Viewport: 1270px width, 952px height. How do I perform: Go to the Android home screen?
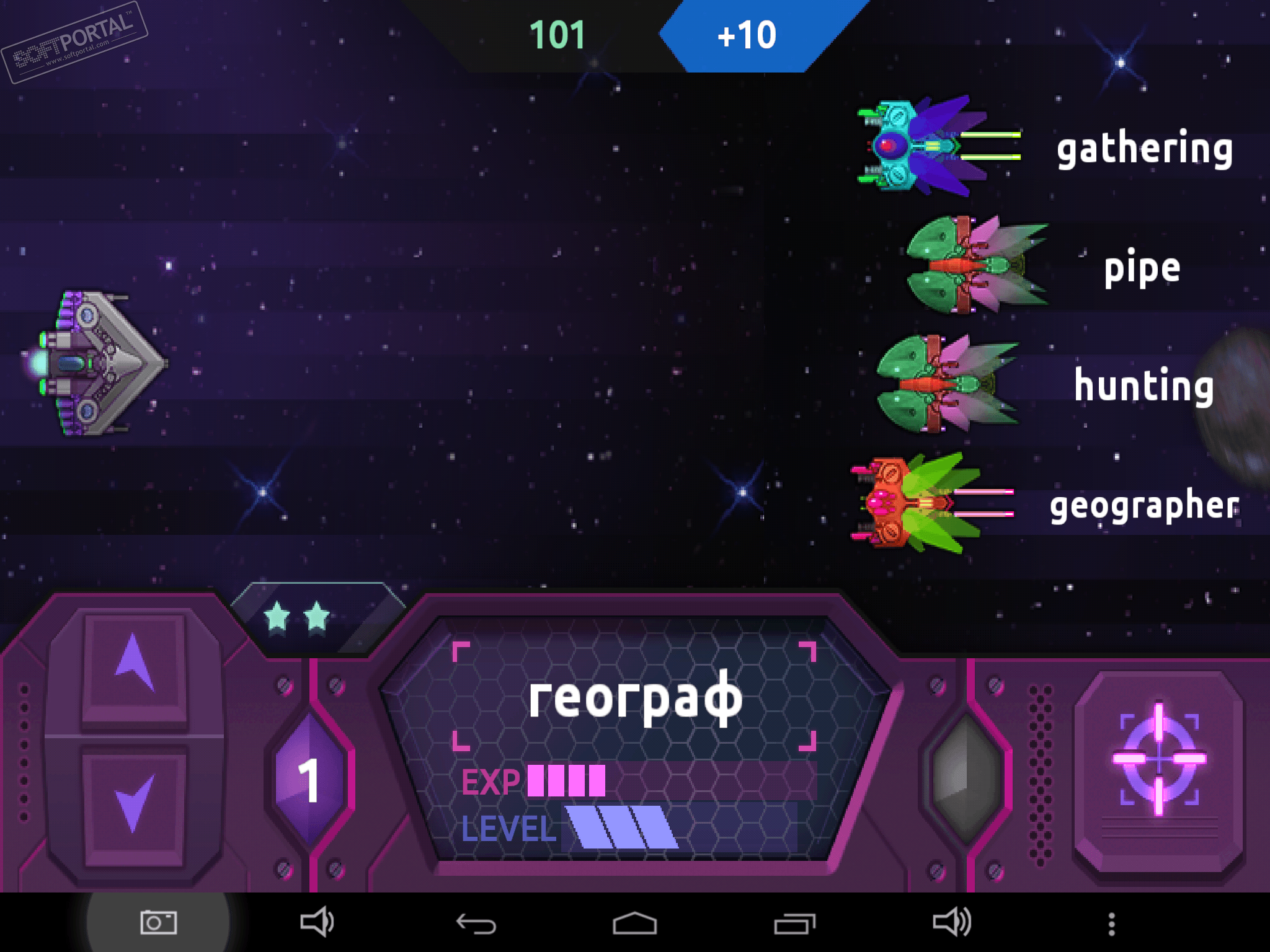(634, 923)
